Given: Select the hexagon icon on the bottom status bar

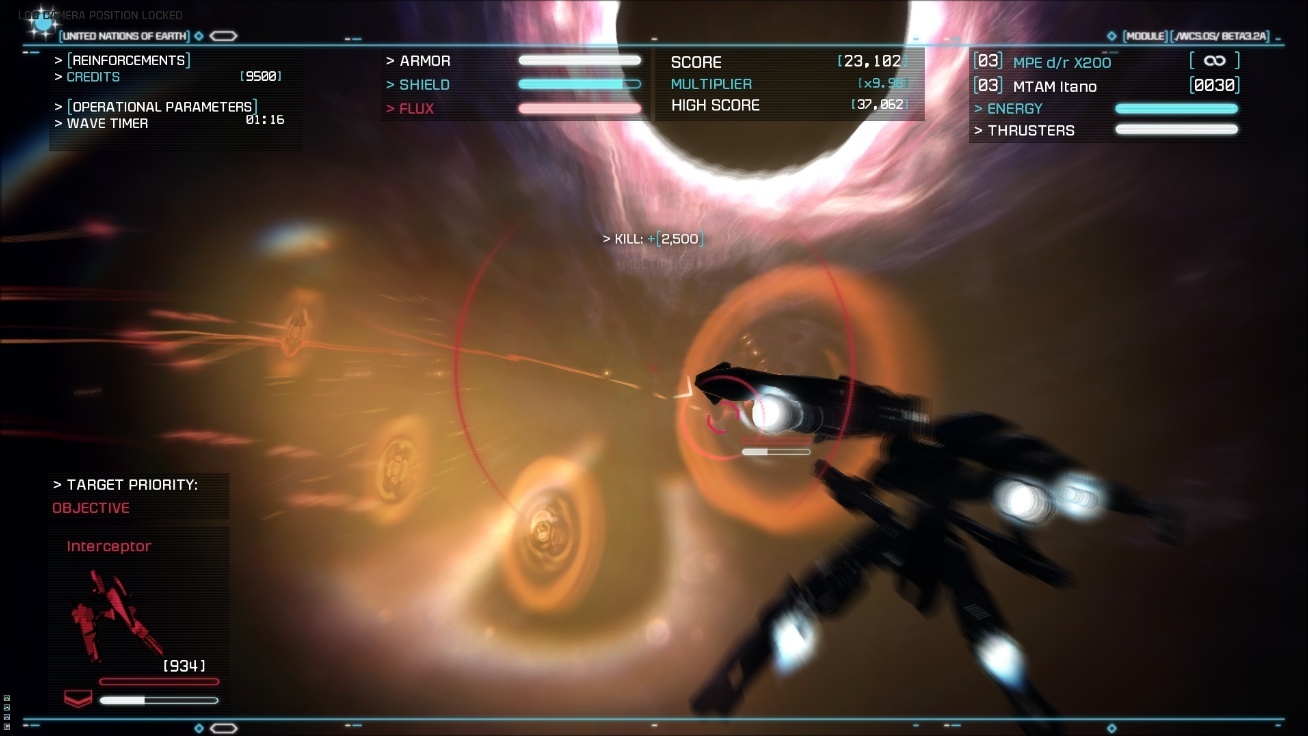Looking at the screenshot, I should tap(224, 728).
